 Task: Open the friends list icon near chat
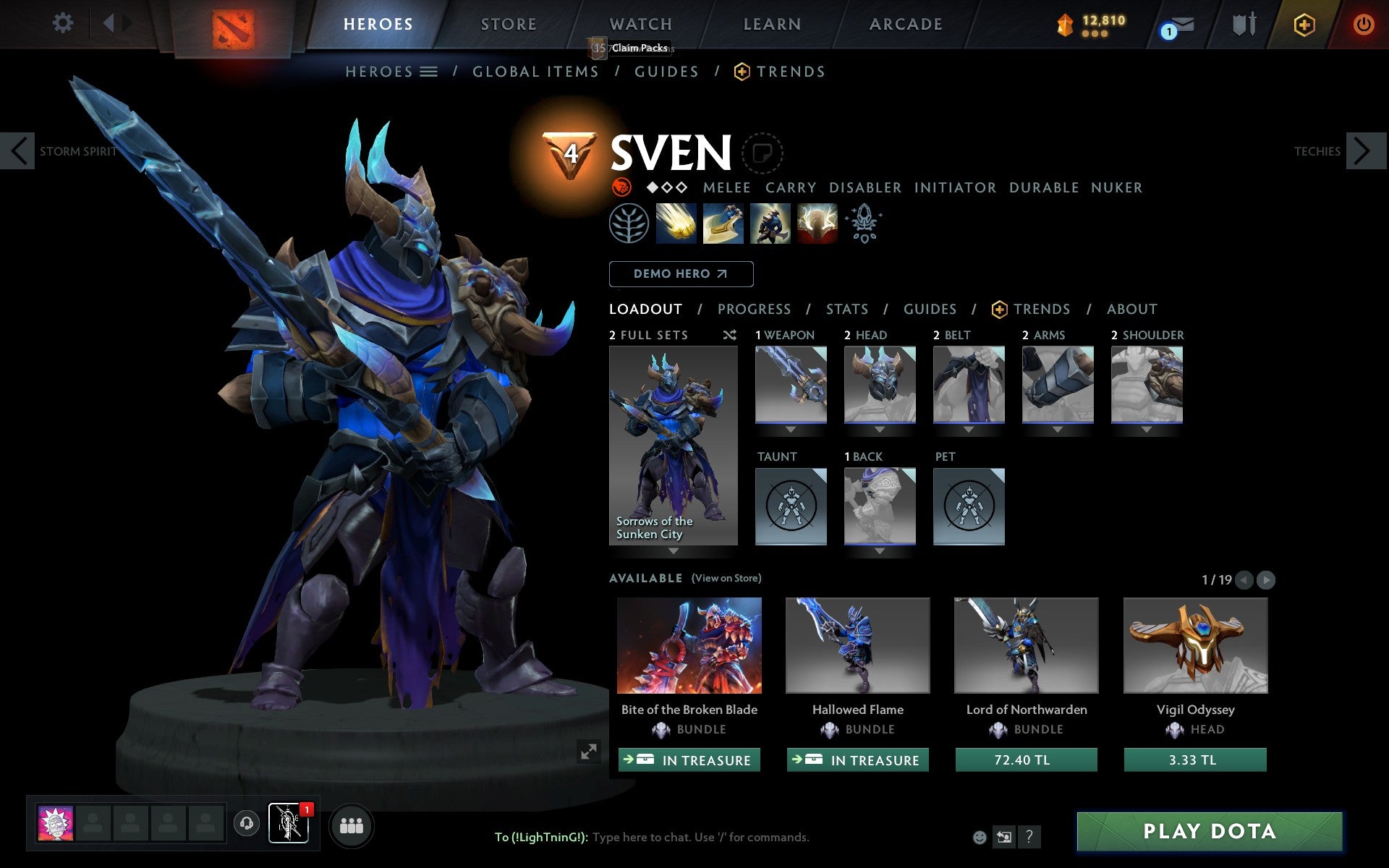coord(352,824)
